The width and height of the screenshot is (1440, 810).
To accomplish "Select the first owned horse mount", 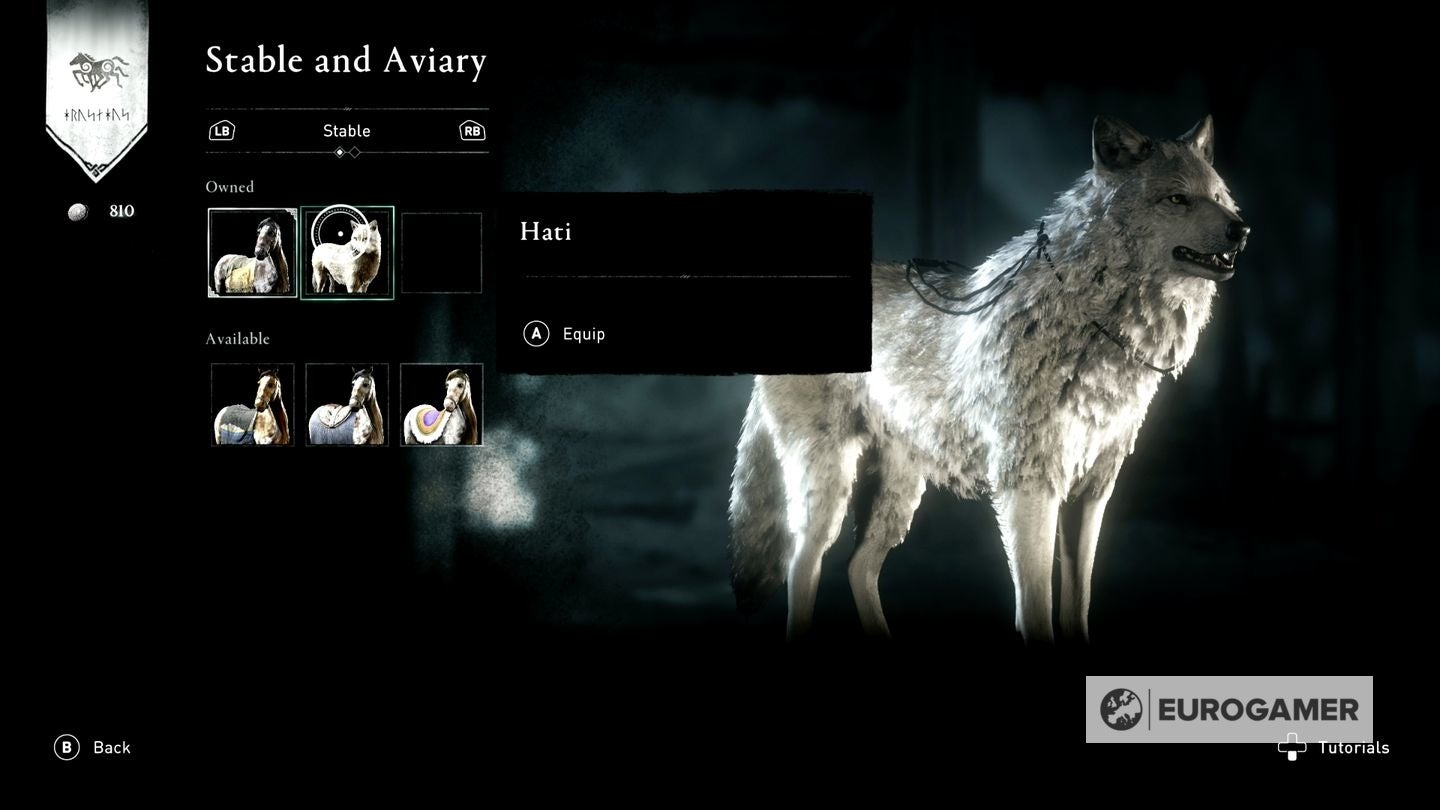I will tap(252, 252).
